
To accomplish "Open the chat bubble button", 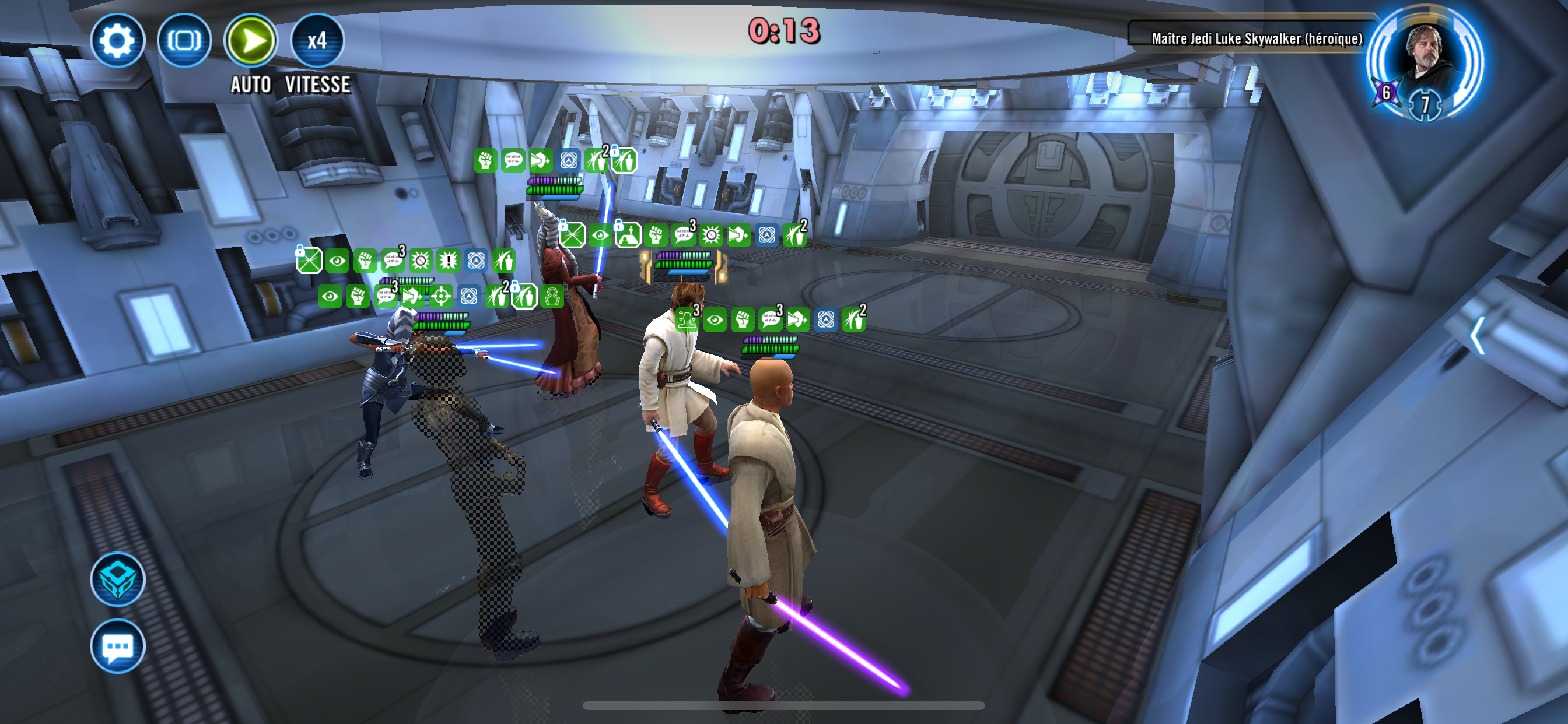I will [x=117, y=646].
